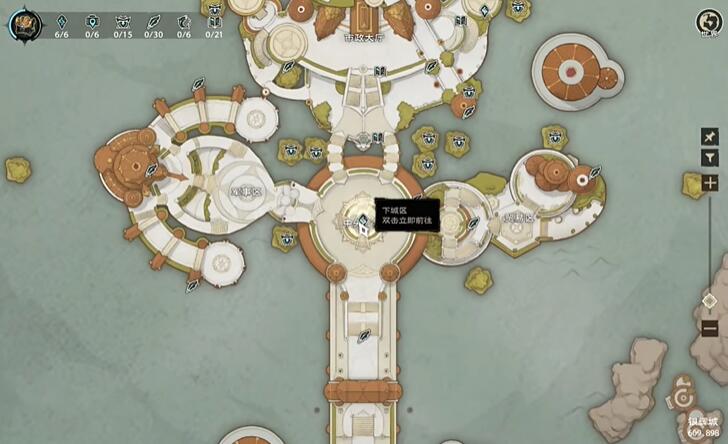728x444 pixels.
Task: Click the diamond zoom slider handle
Action: tap(709, 300)
